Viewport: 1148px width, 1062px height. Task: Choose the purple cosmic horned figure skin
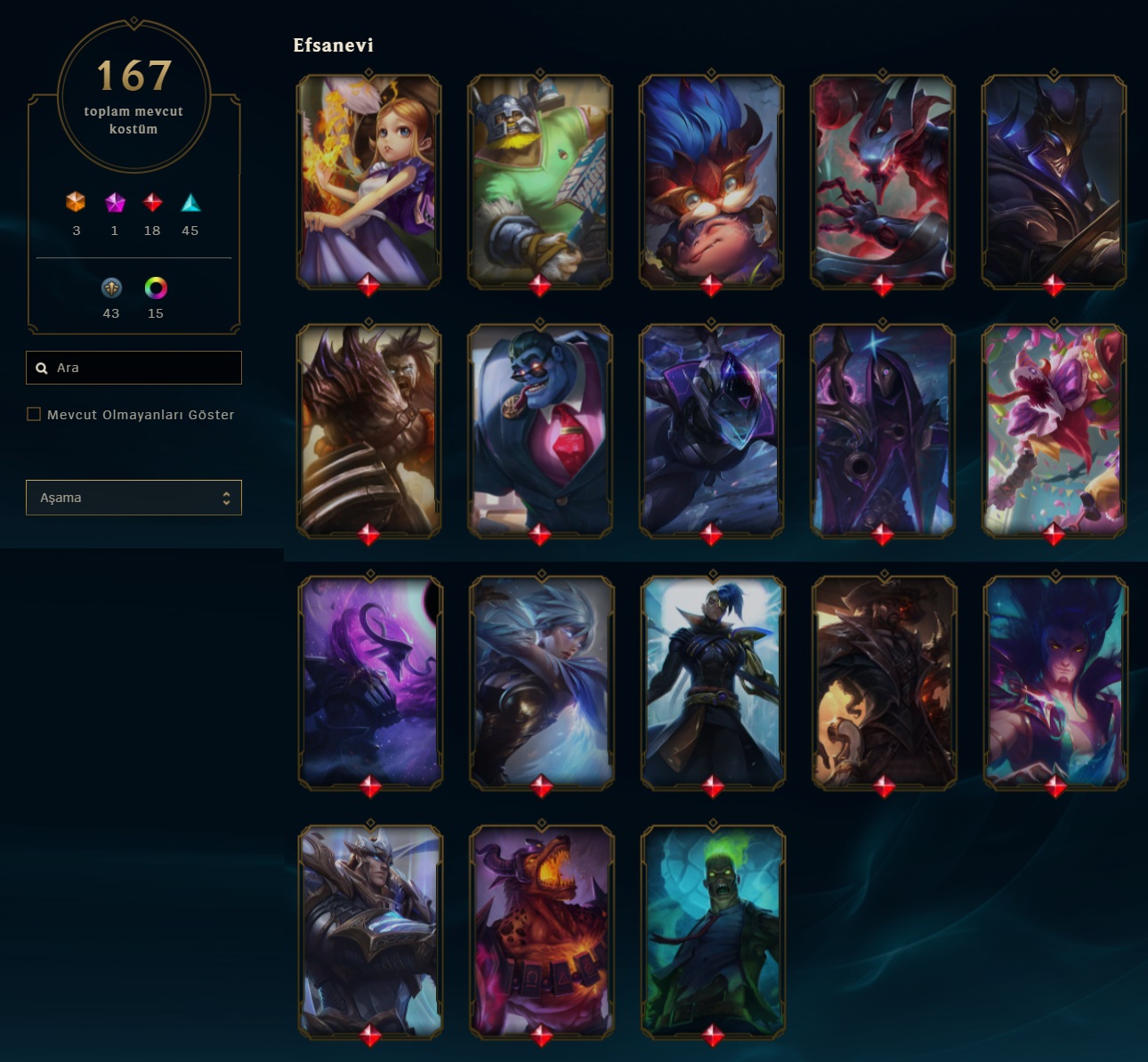[x=370, y=682]
